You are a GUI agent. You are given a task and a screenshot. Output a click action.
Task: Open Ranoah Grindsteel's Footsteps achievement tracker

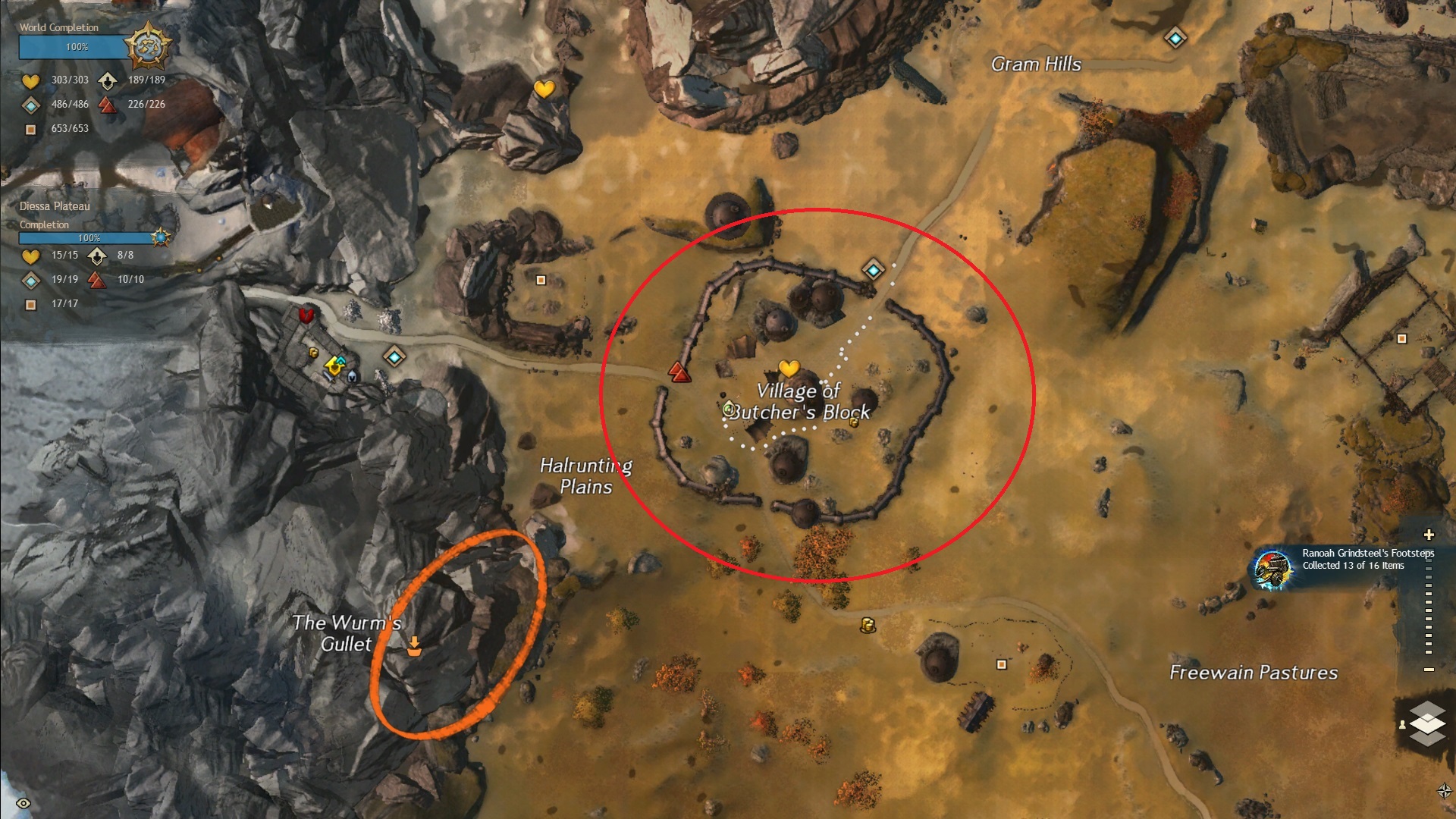click(x=1272, y=568)
